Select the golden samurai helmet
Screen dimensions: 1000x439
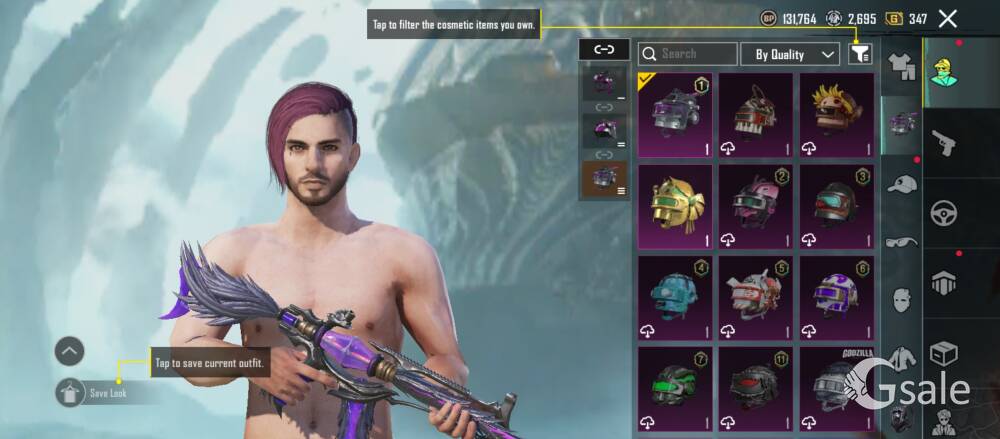pos(675,206)
